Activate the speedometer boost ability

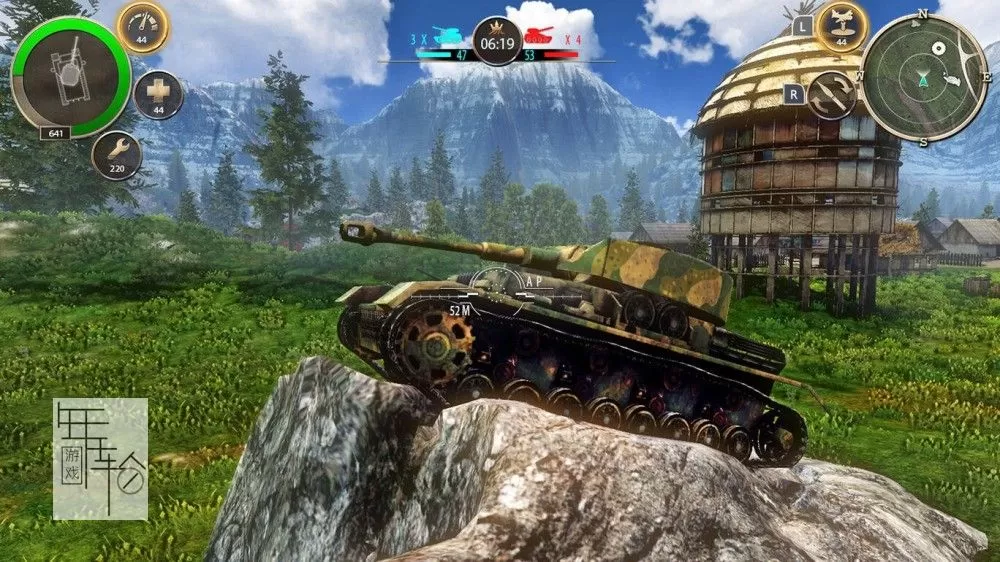pos(143,26)
